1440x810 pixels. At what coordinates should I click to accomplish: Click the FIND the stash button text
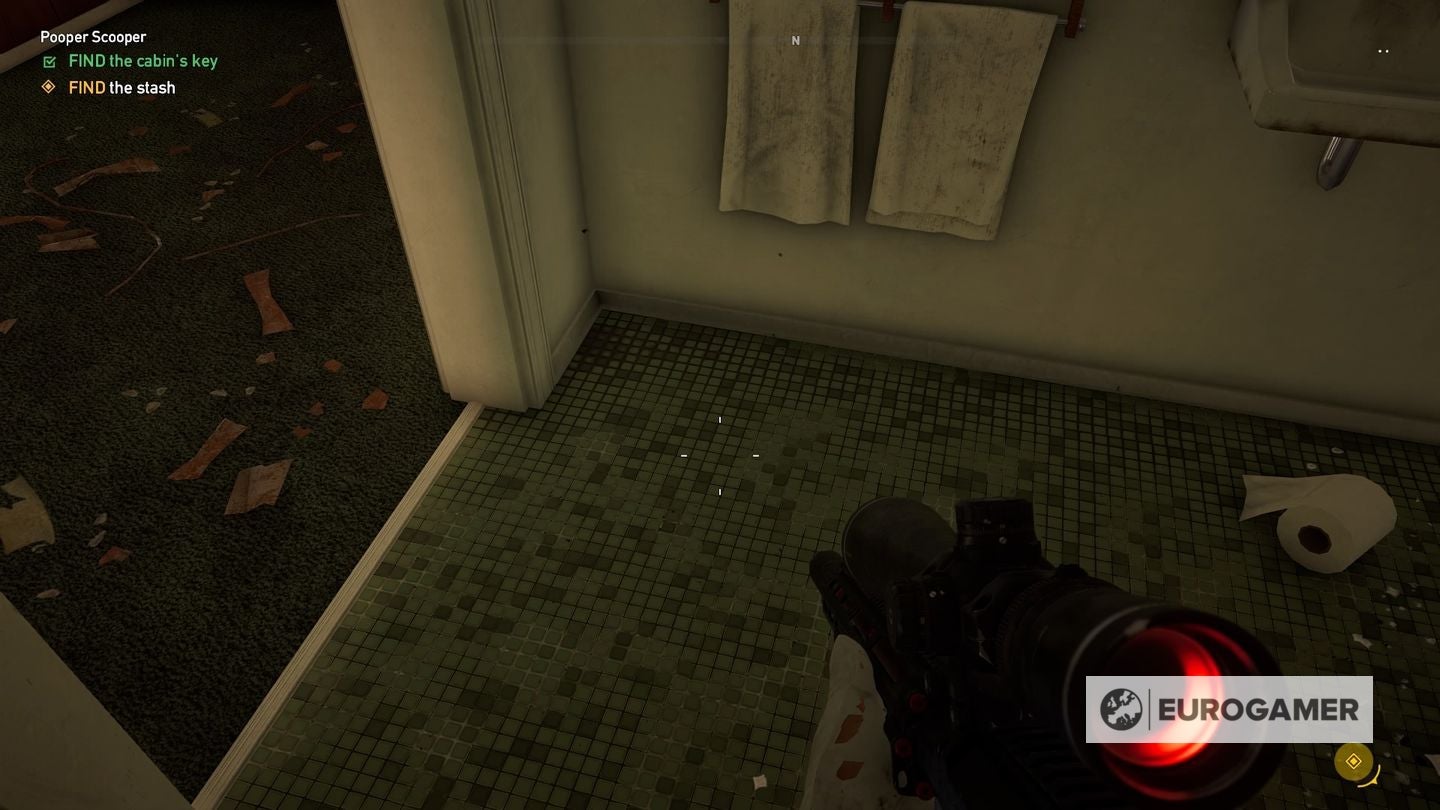(x=121, y=88)
